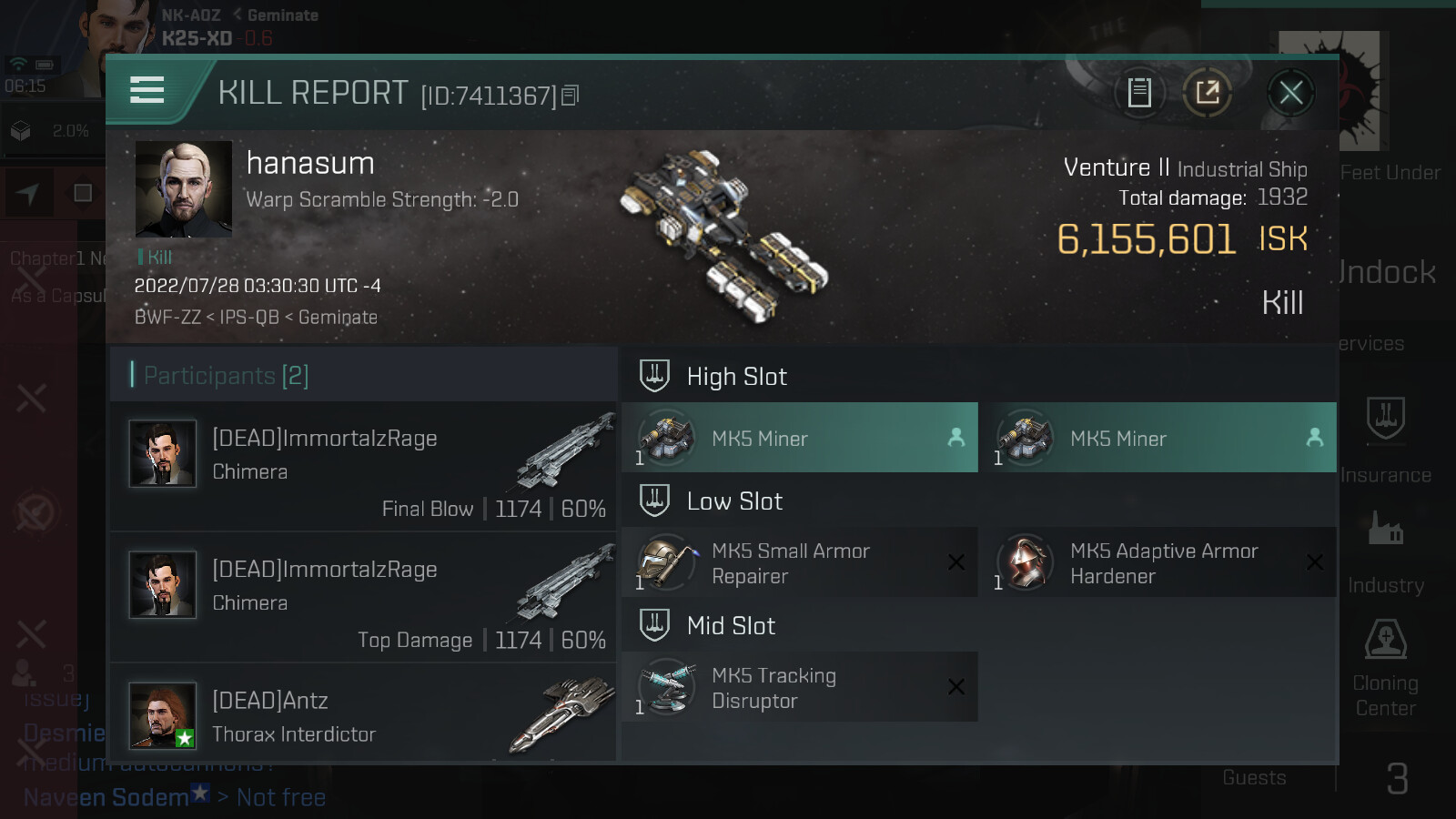Close the Kill Report window

click(x=1290, y=93)
